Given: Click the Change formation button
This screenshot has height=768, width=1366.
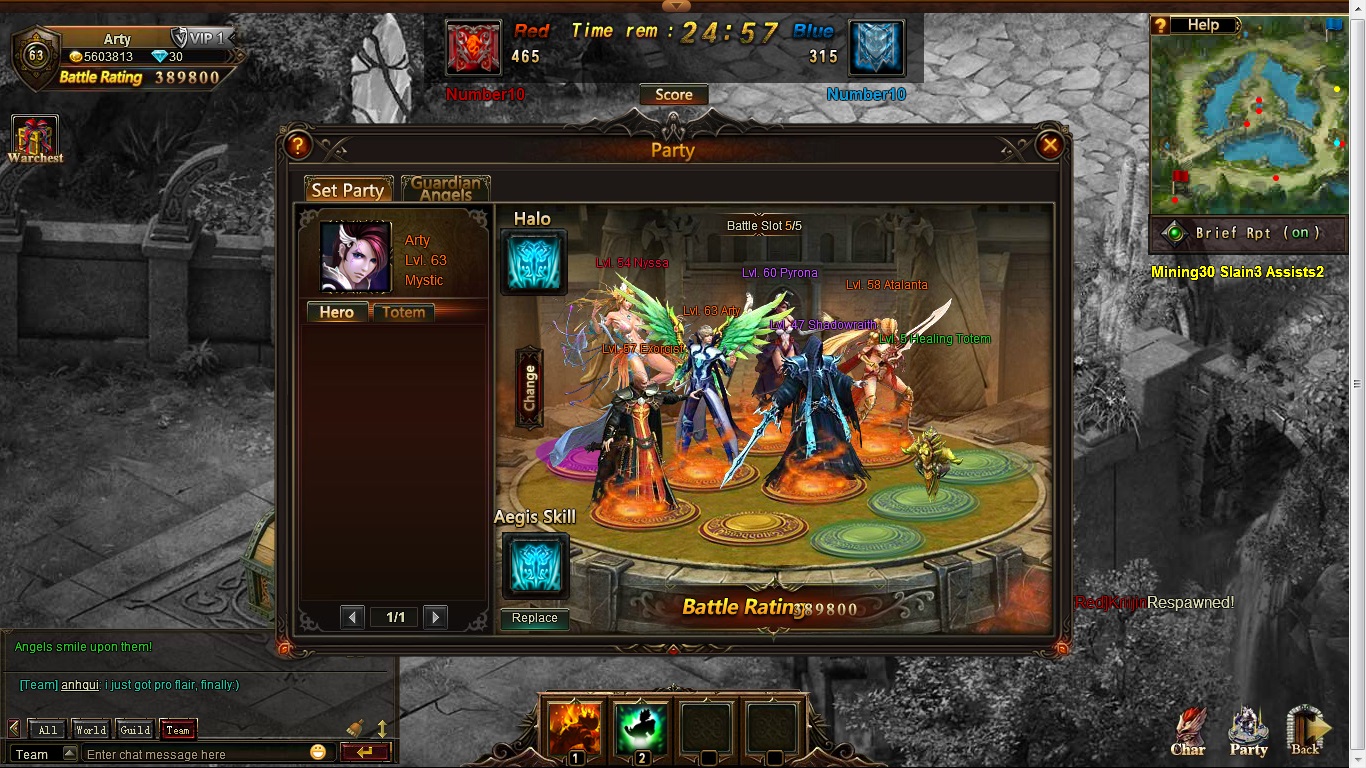Looking at the screenshot, I should (529, 387).
